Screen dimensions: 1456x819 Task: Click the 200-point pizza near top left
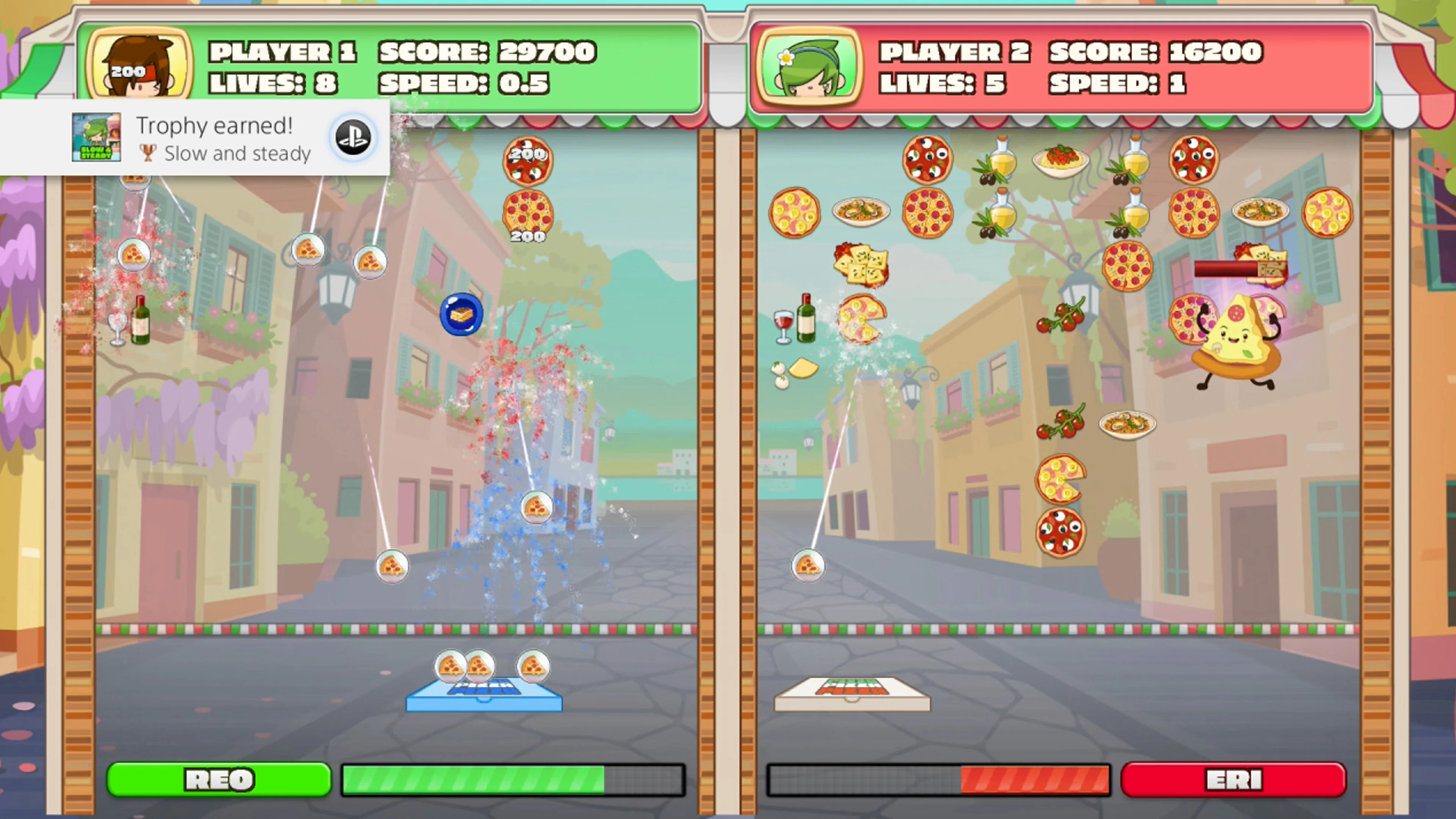click(x=529, y=161)
